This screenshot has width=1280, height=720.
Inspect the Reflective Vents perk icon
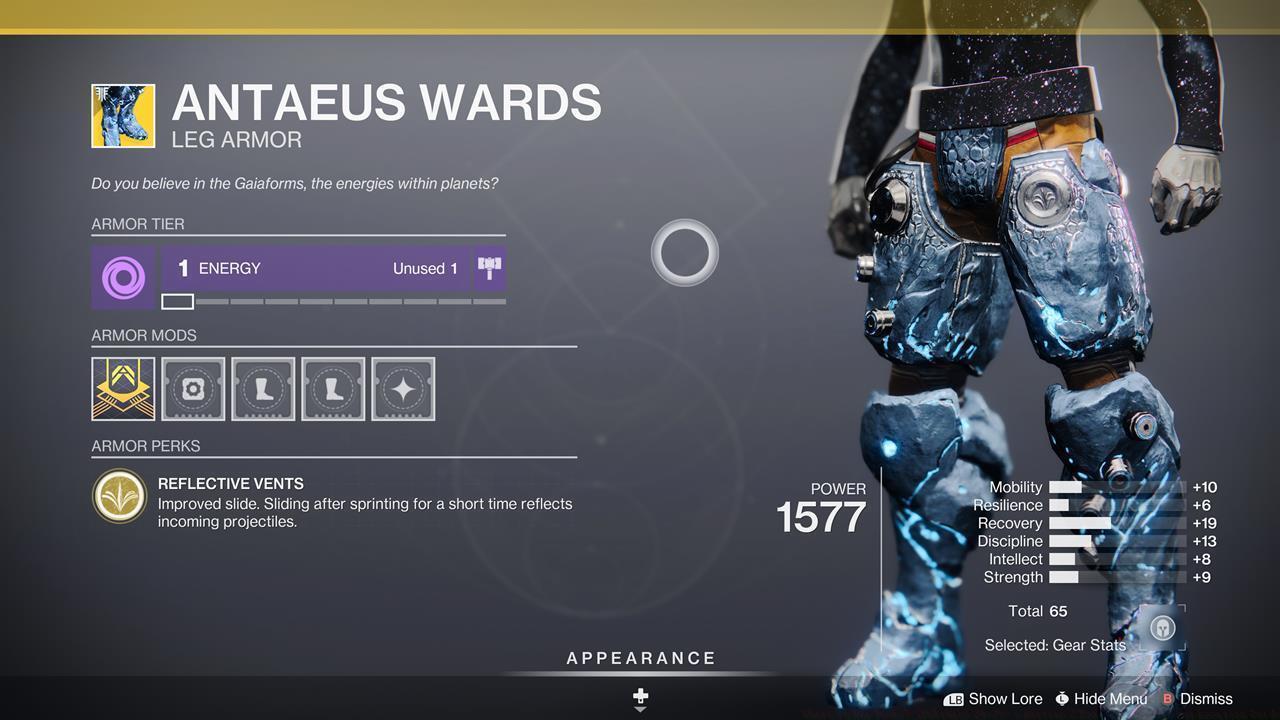119,496
